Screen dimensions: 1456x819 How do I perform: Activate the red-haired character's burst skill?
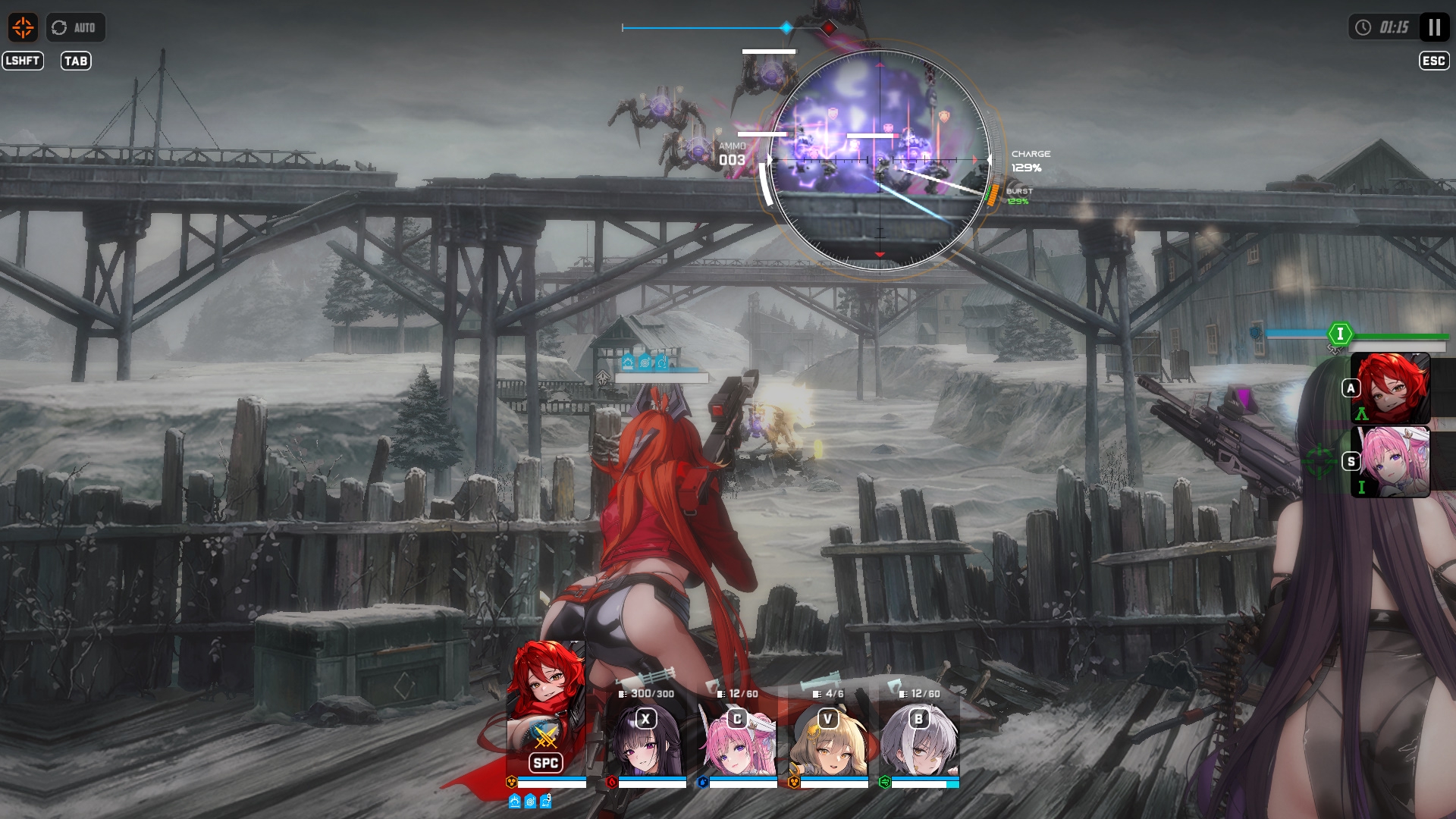coord(1392,389)
